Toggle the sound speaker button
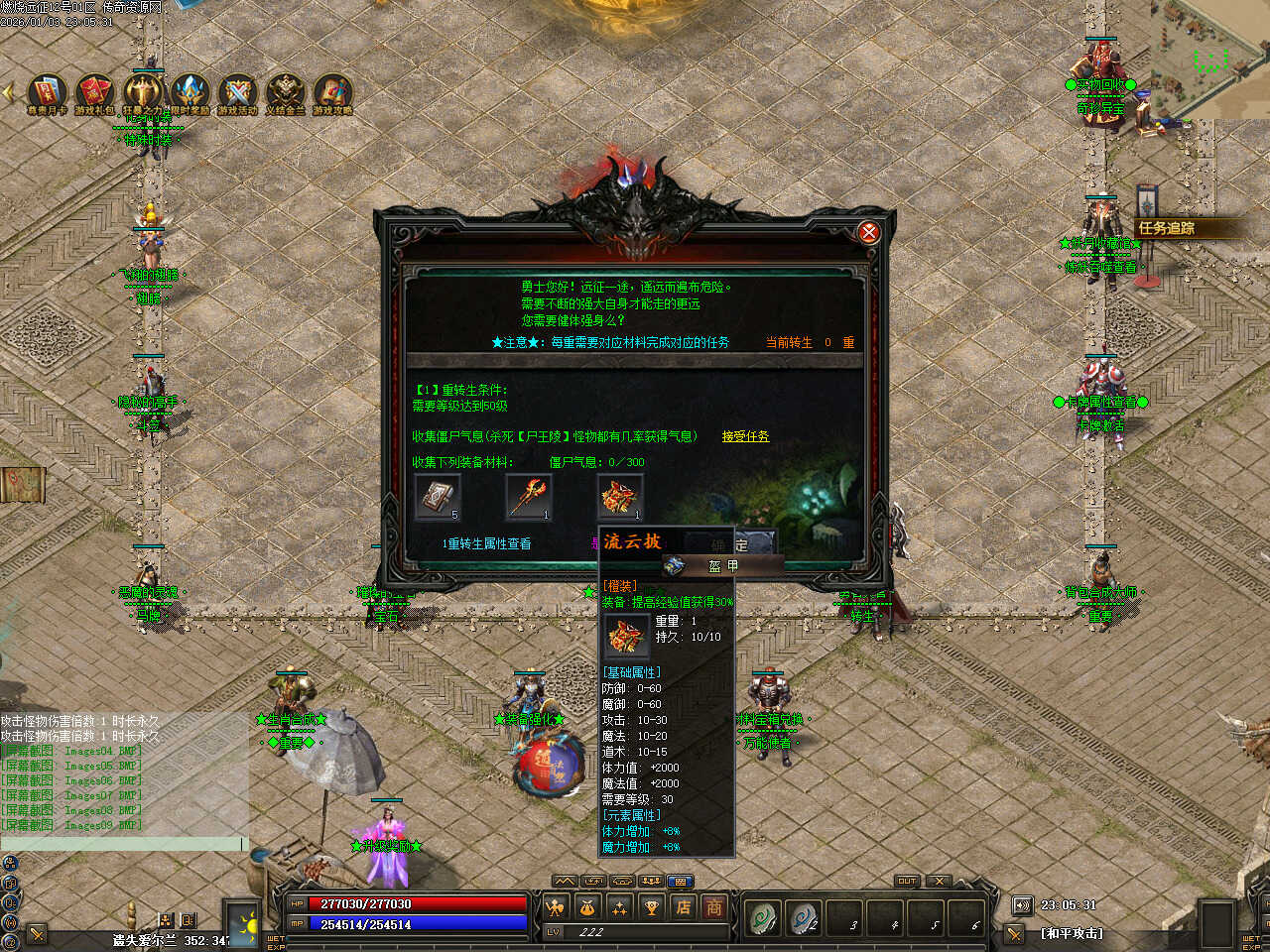This screenshot has height=952, width=1270. (x=1022, y=904)
